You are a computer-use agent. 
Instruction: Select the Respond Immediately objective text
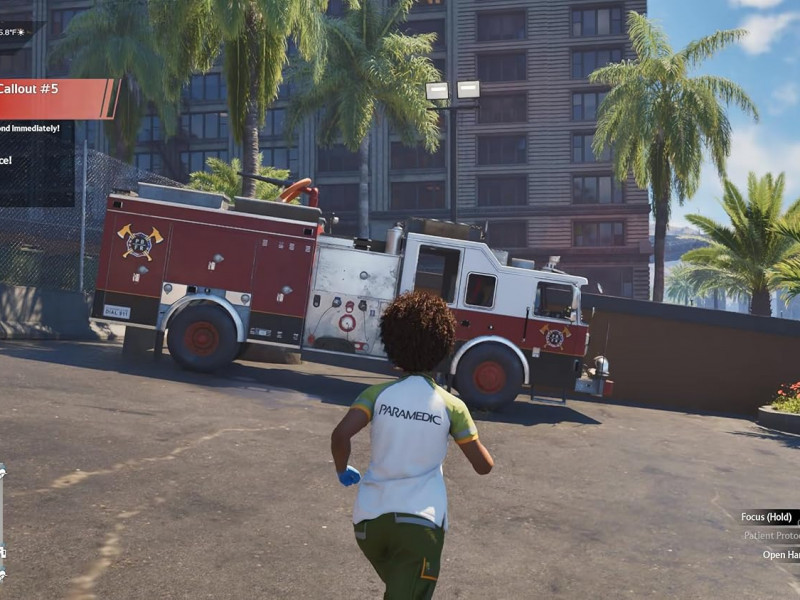(x=30, y=128)
